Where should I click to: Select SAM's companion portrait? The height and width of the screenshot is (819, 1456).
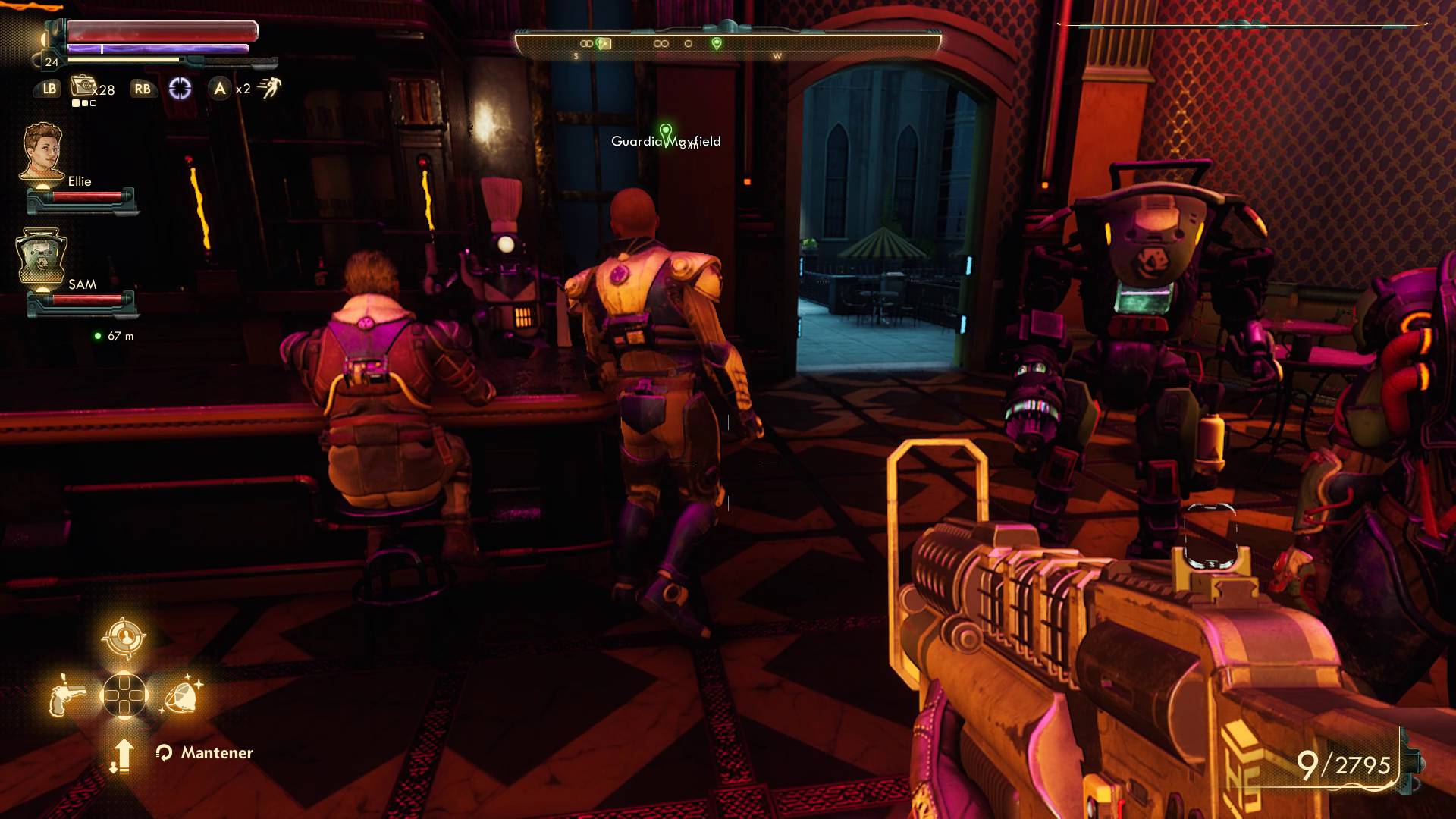42,258
